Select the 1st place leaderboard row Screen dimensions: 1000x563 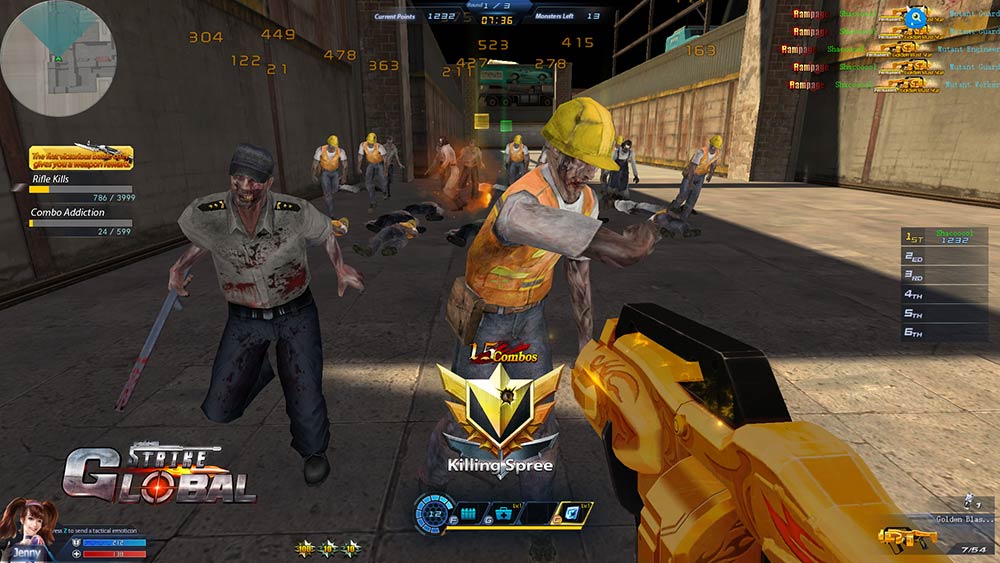[x=944, y=236]
